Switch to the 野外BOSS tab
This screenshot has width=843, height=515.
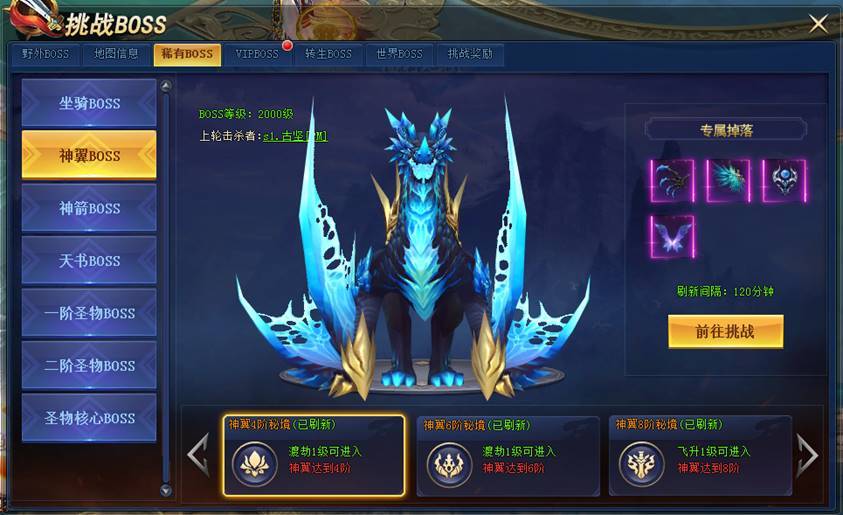[x=46, y=54]
